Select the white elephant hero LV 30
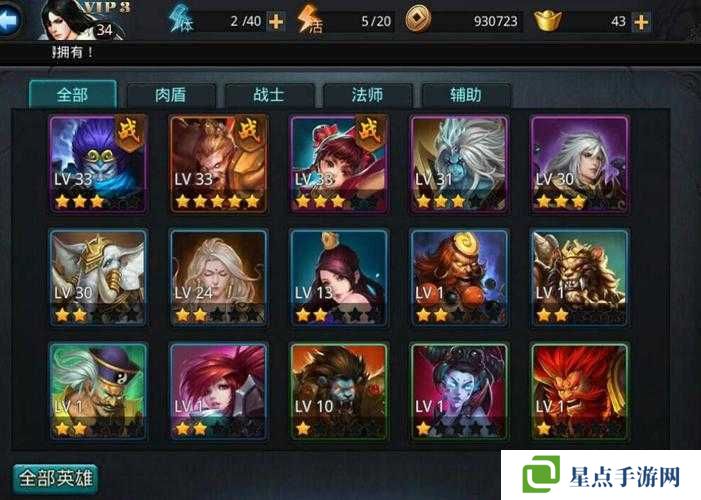Image resolution: width=701 pixels, height=500 pixels. coord(99,277)
